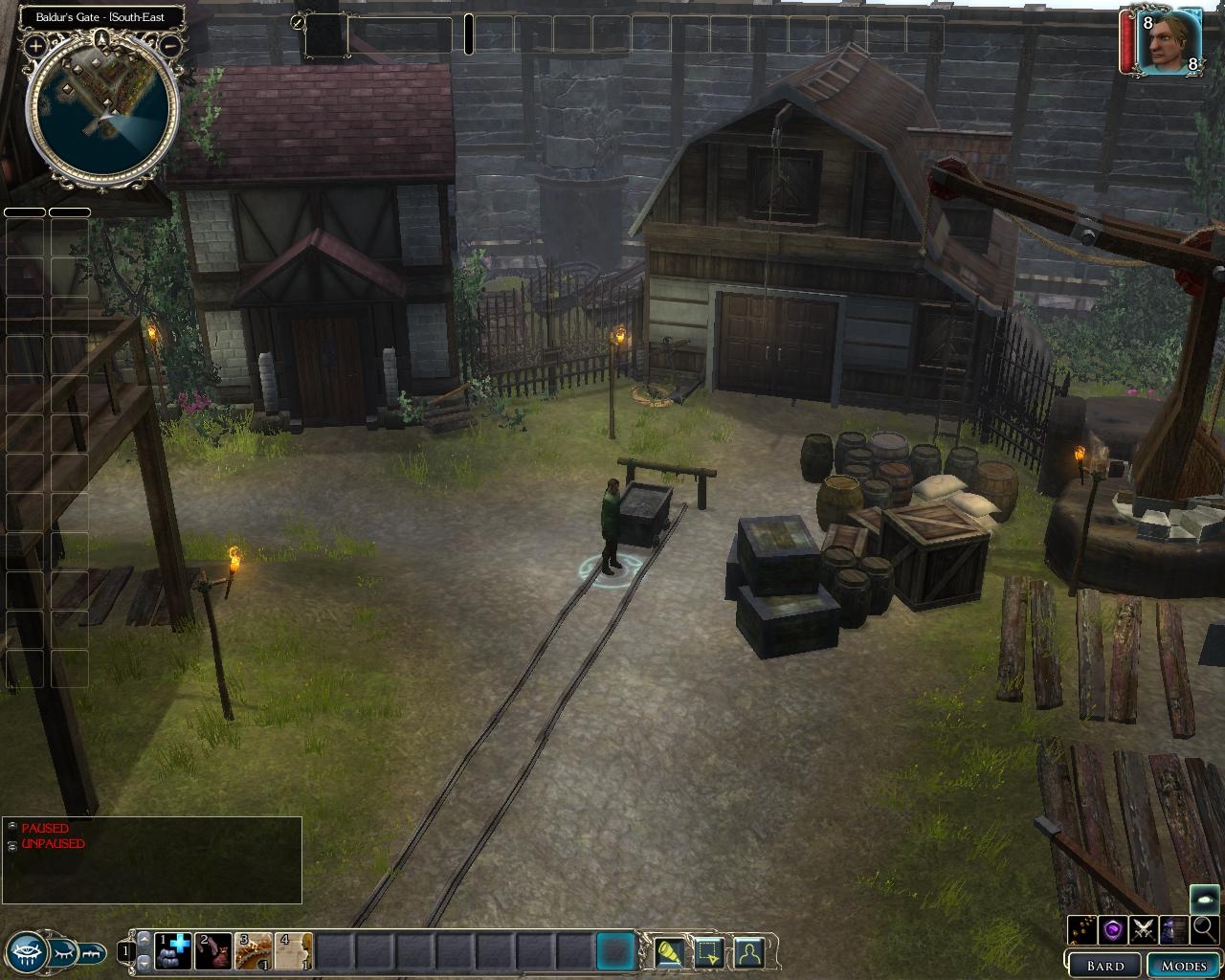This screenshot has width=1225, height=980.
Task: Zoom in the minimap with the plus button
Action: click(x=35, y=45)
